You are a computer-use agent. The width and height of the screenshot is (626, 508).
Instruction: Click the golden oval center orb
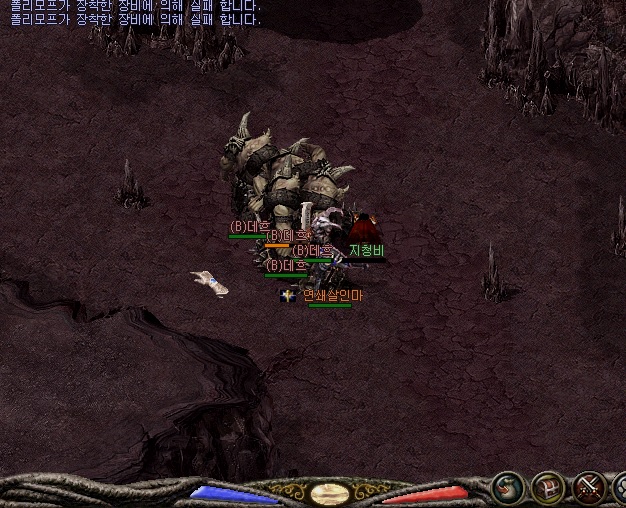coord(329,492)
